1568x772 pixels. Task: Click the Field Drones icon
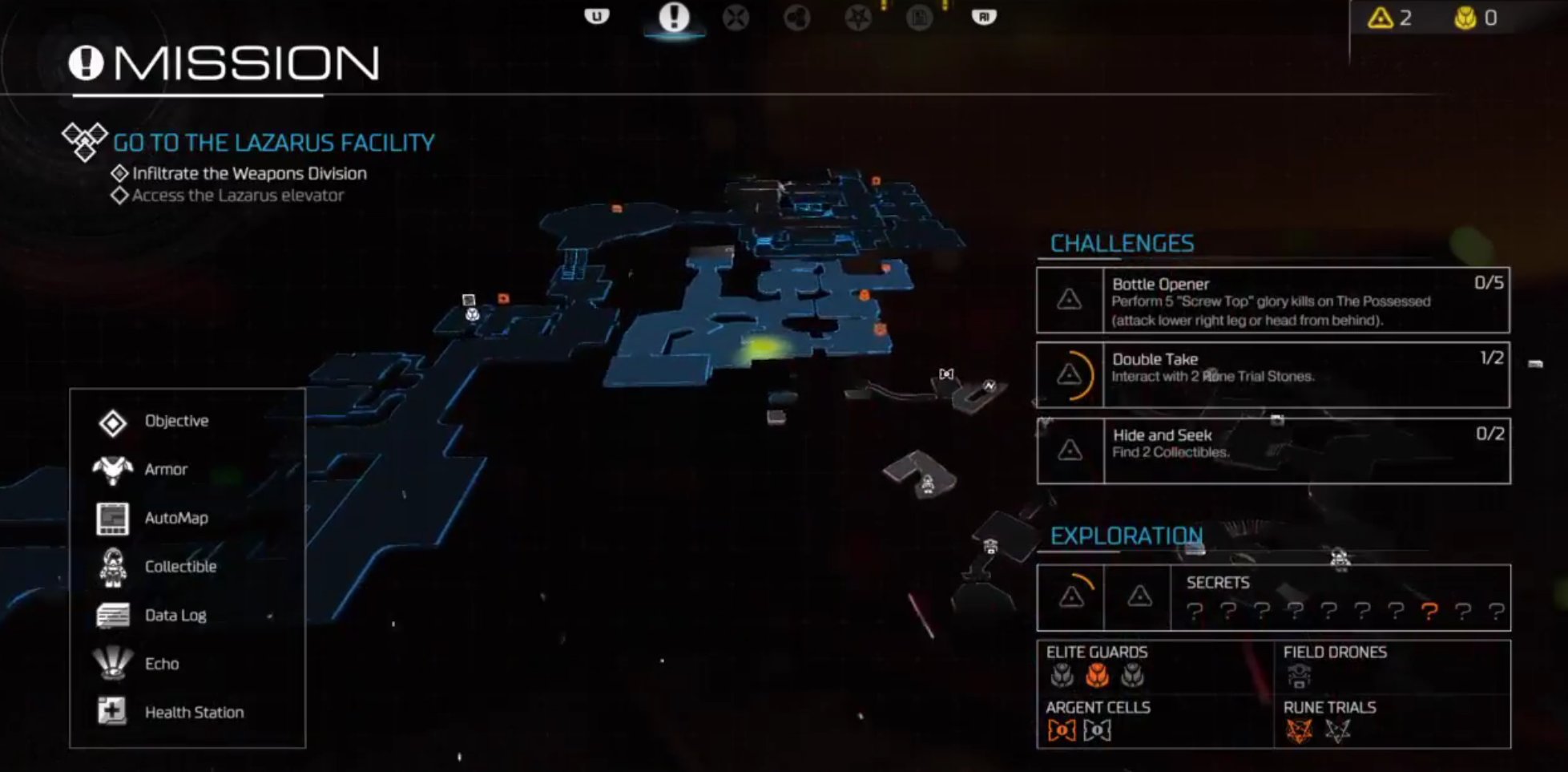point(1299,676)
